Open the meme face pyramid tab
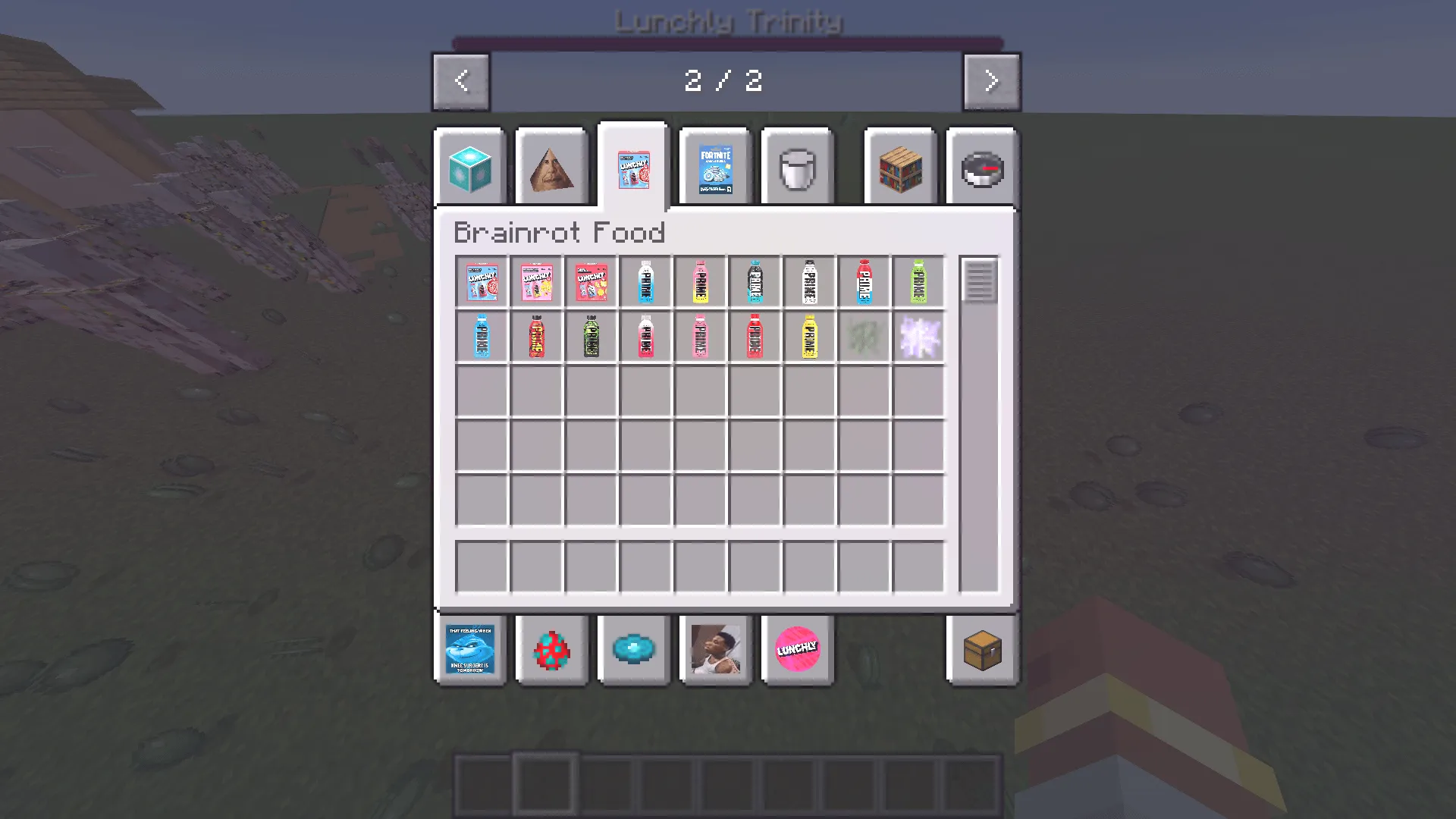Image resolution: width=1456 pixels, height=819 pixels. [552, 167]
